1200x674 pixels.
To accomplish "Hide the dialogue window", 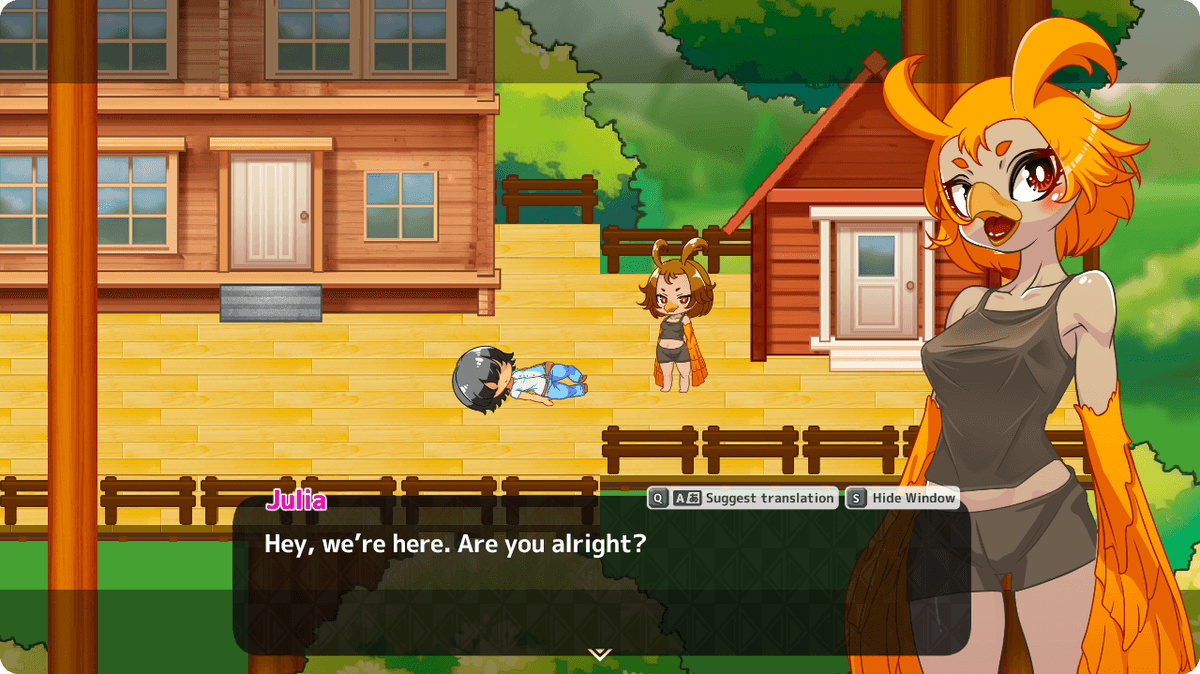I will (902, 498).
